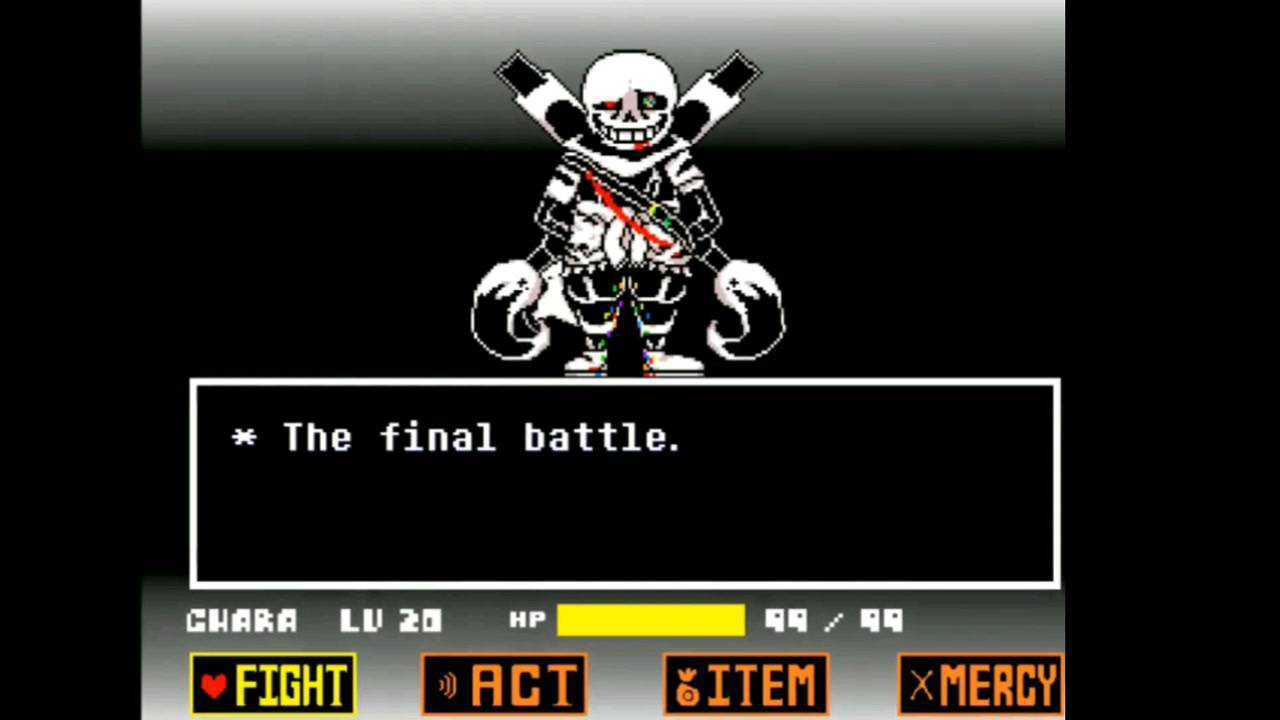Image resolution: width=1280 pixels, height=720 pixels.
Task: Select the red heart icon on FIGHT
Action: pos(213,684)
